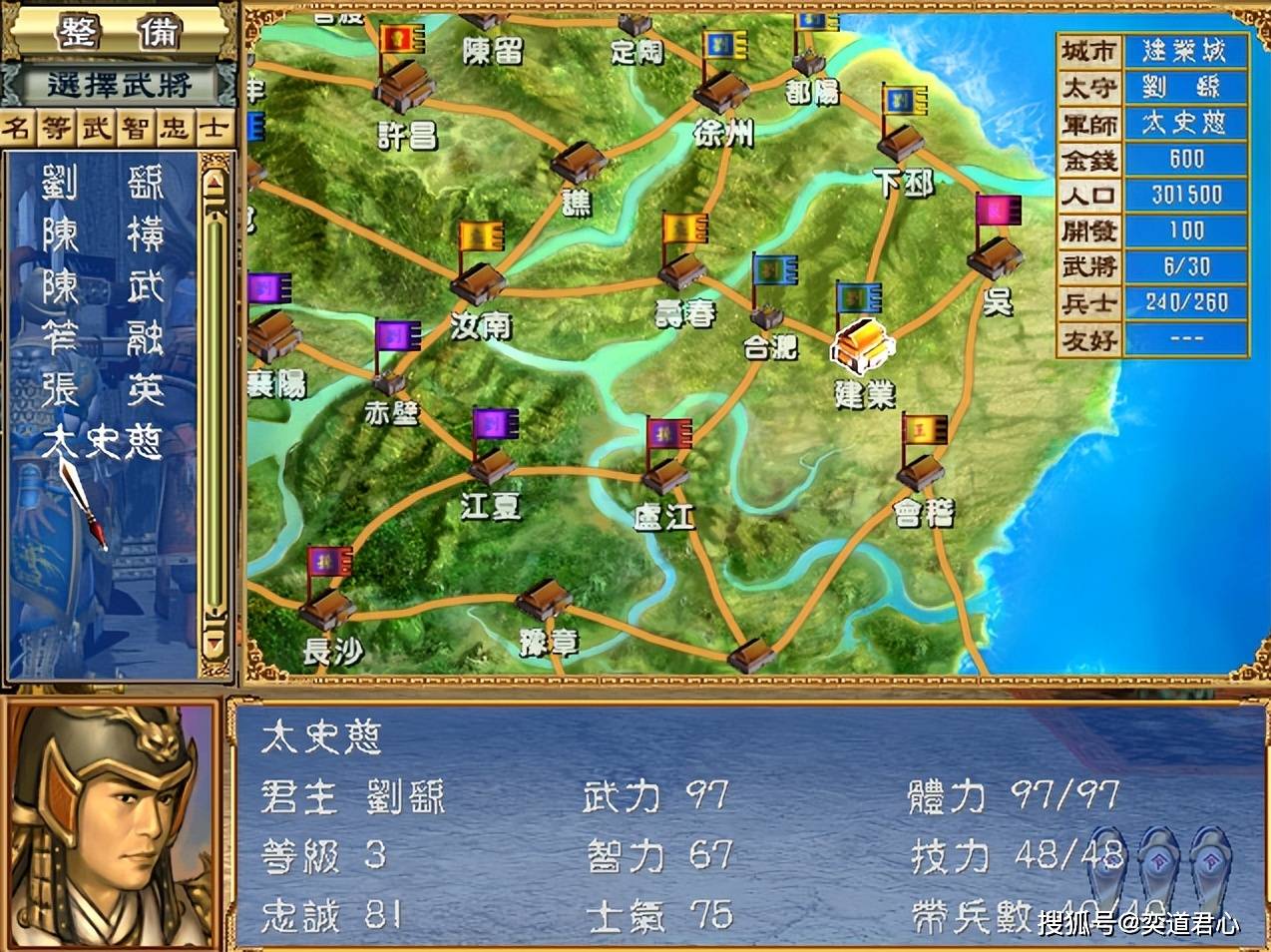Sort generals by loyalty (忠)
This screenshot has height=952, width=1271.
point(174,128)
